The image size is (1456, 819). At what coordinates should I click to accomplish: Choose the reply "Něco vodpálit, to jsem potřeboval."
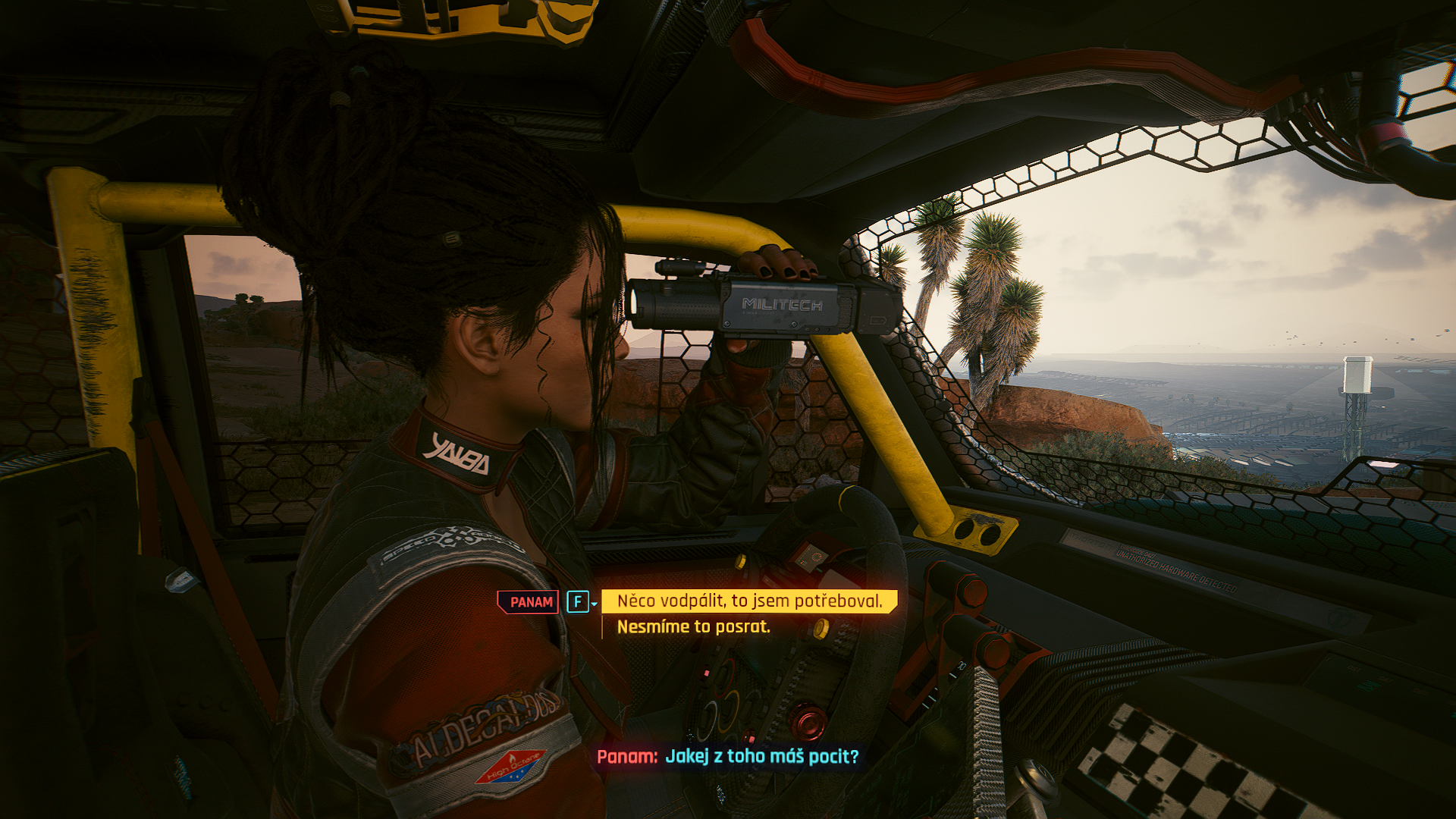point(749,601)
